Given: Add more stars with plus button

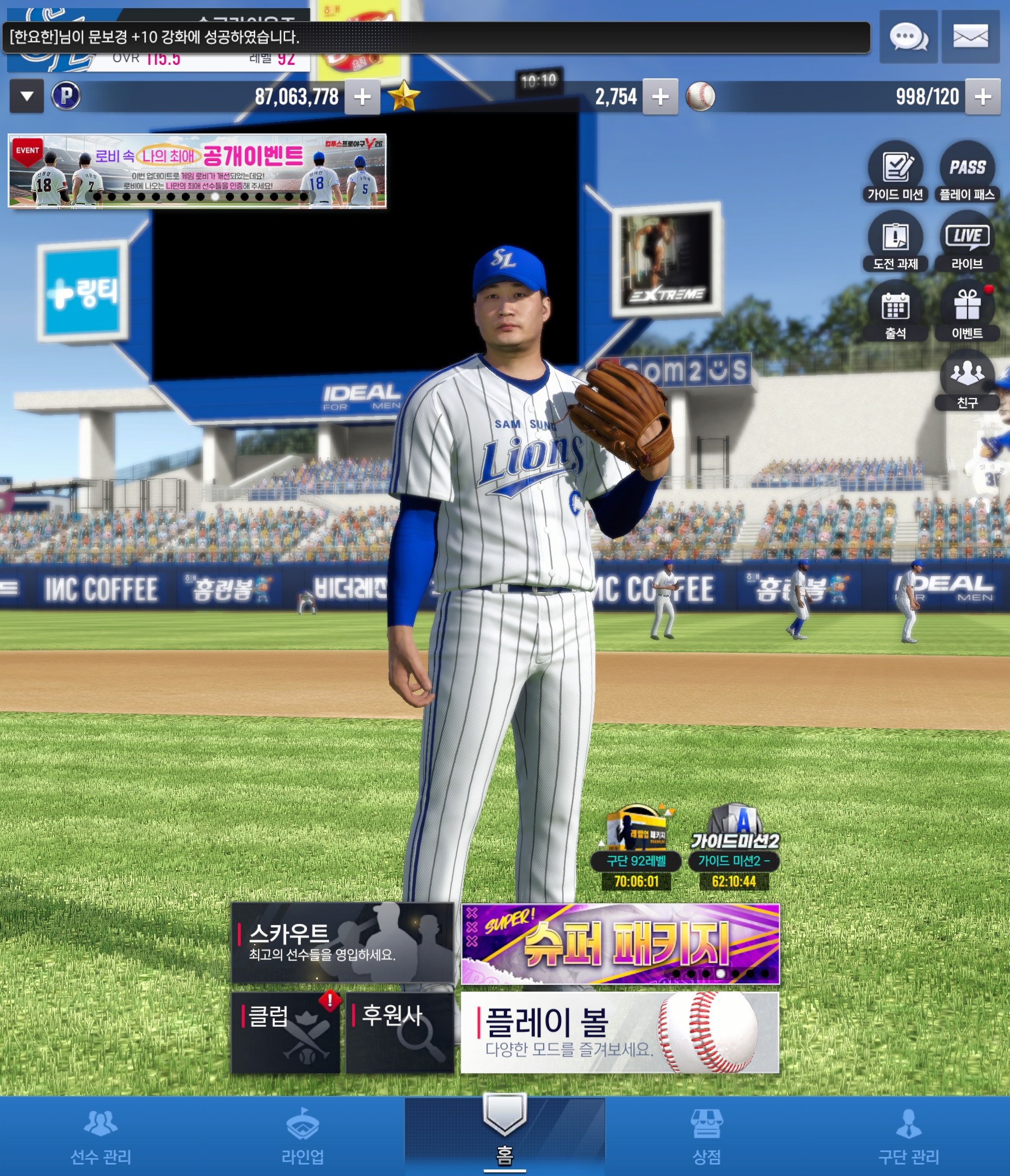Looking at the screenshot, I should click(660, 97).
